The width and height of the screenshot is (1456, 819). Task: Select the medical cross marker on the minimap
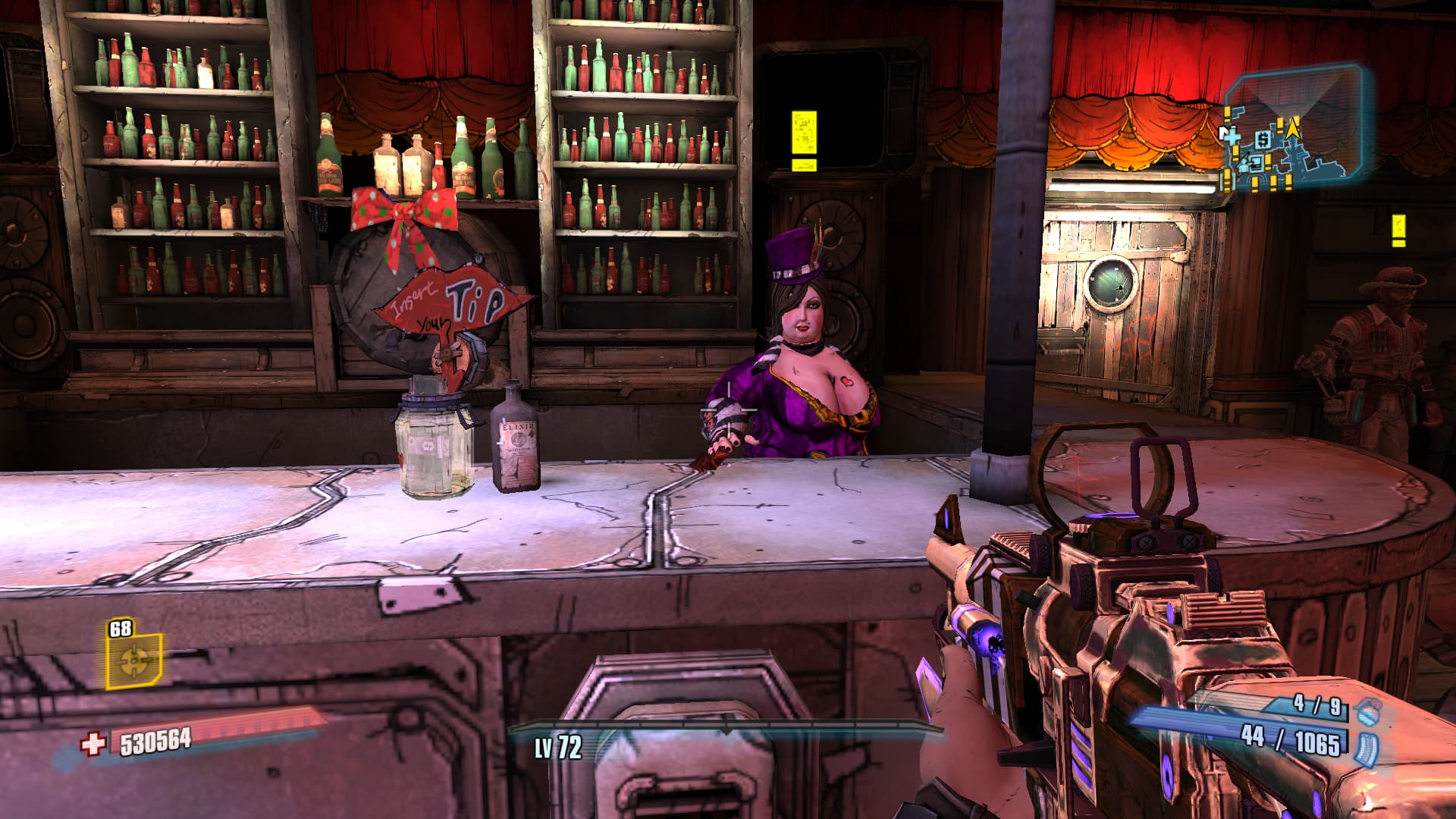coord(1232,136)
